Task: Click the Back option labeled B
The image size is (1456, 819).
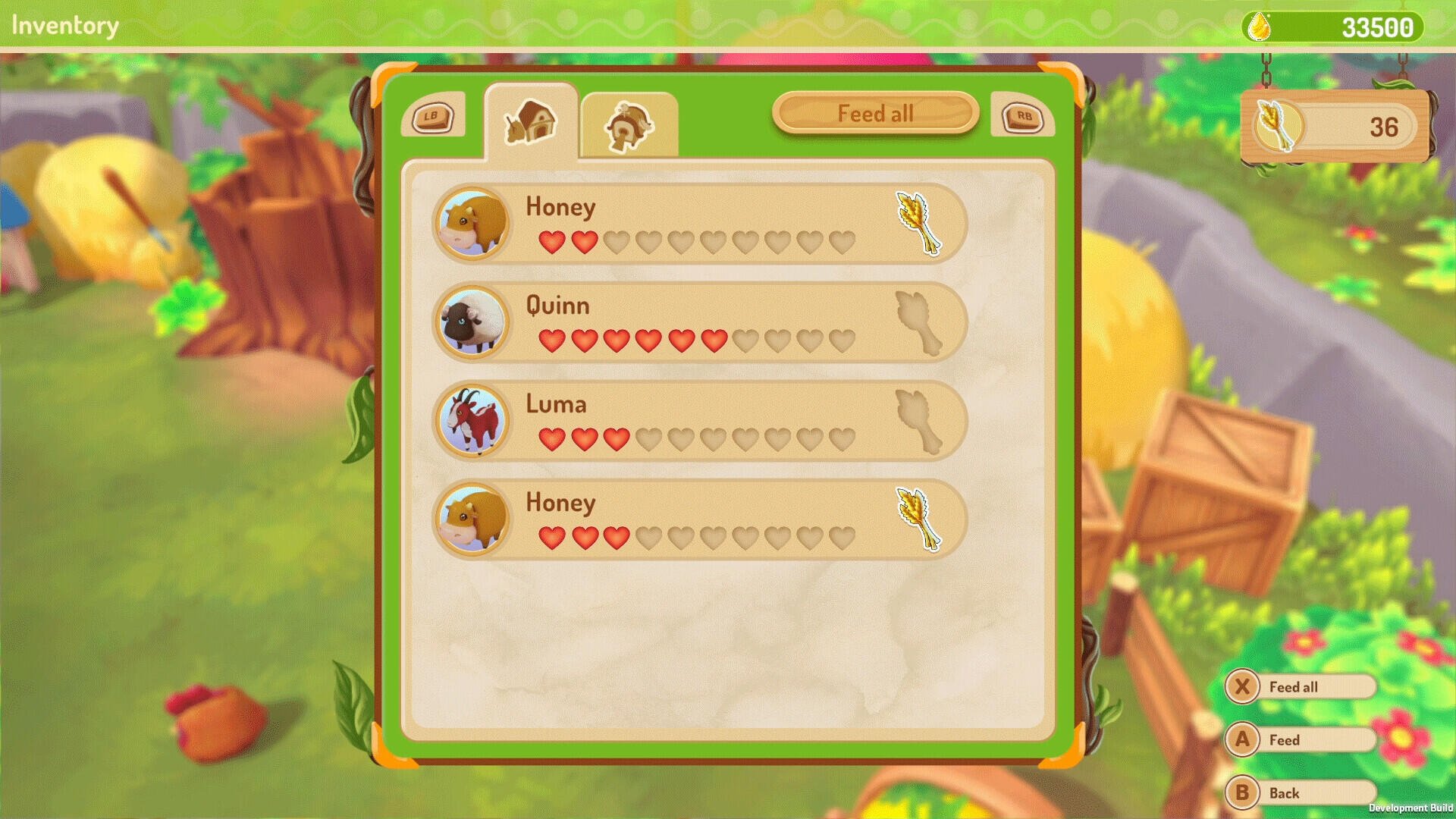Action: tap(1300, 793)
